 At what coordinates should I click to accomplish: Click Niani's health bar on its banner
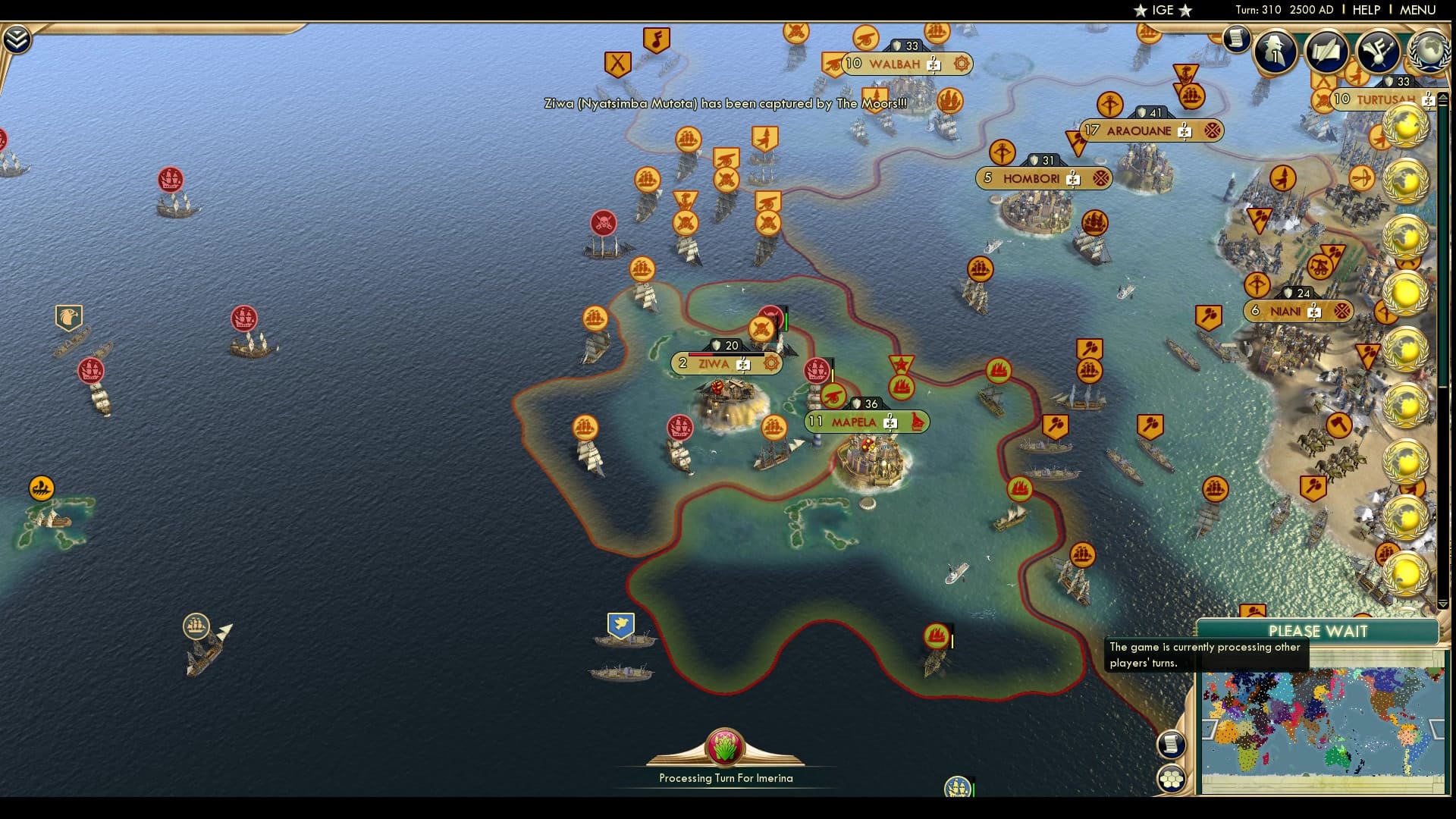(x=1297, y=292)
